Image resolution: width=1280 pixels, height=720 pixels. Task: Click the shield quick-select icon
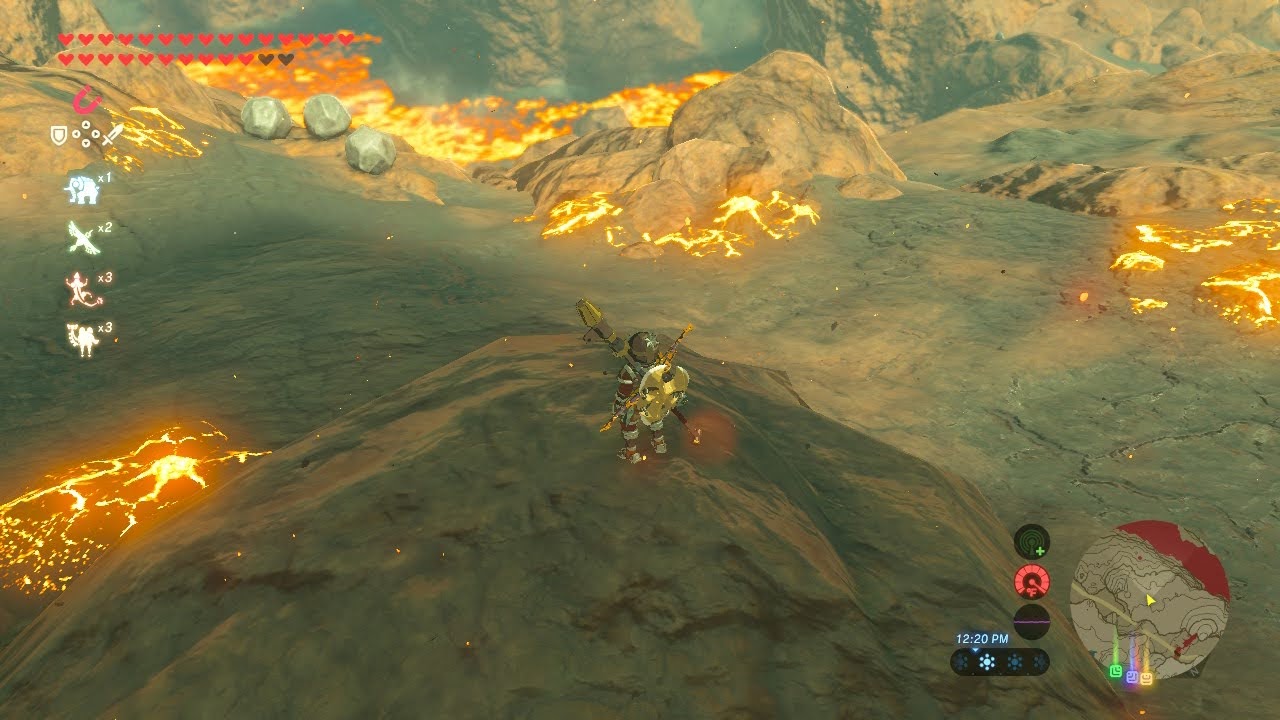59,134
